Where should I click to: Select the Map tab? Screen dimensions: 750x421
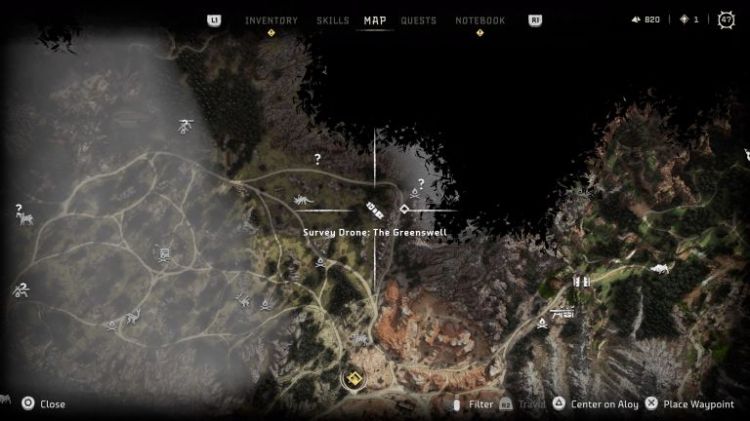(x=375, y=20)
